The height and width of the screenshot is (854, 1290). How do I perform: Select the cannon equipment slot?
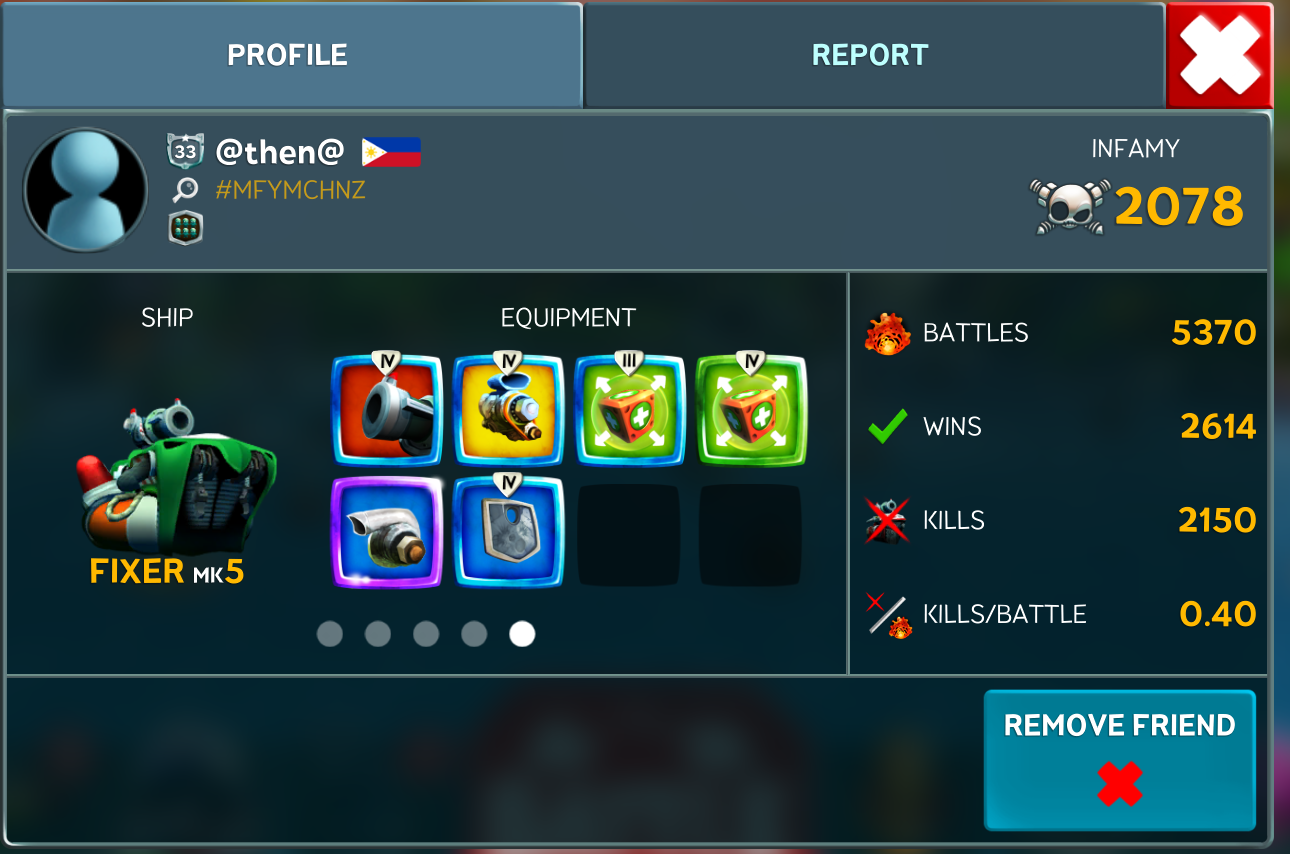pos(387,410)
